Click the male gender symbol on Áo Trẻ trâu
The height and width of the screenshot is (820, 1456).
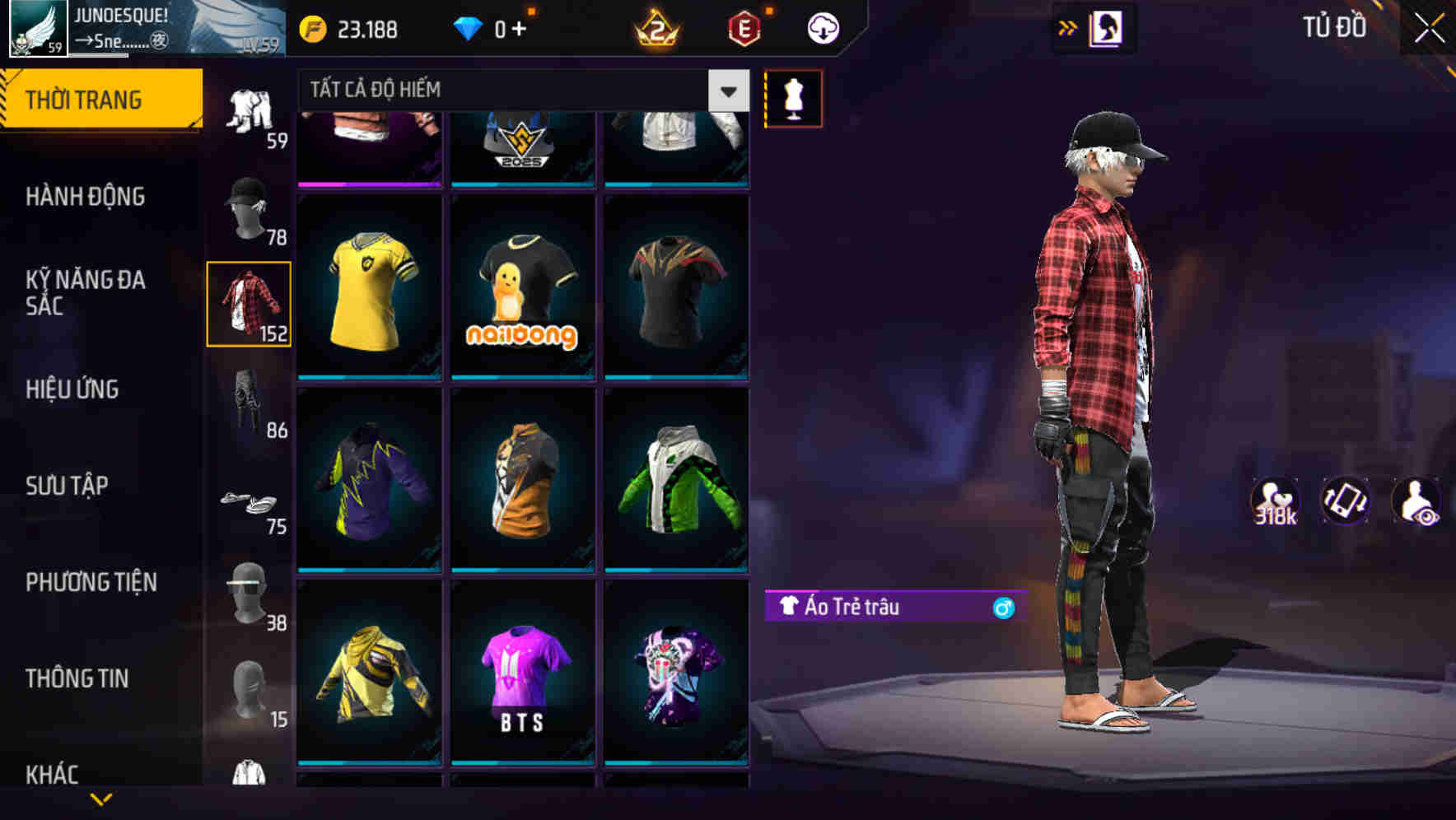(x=1004, y=607)
